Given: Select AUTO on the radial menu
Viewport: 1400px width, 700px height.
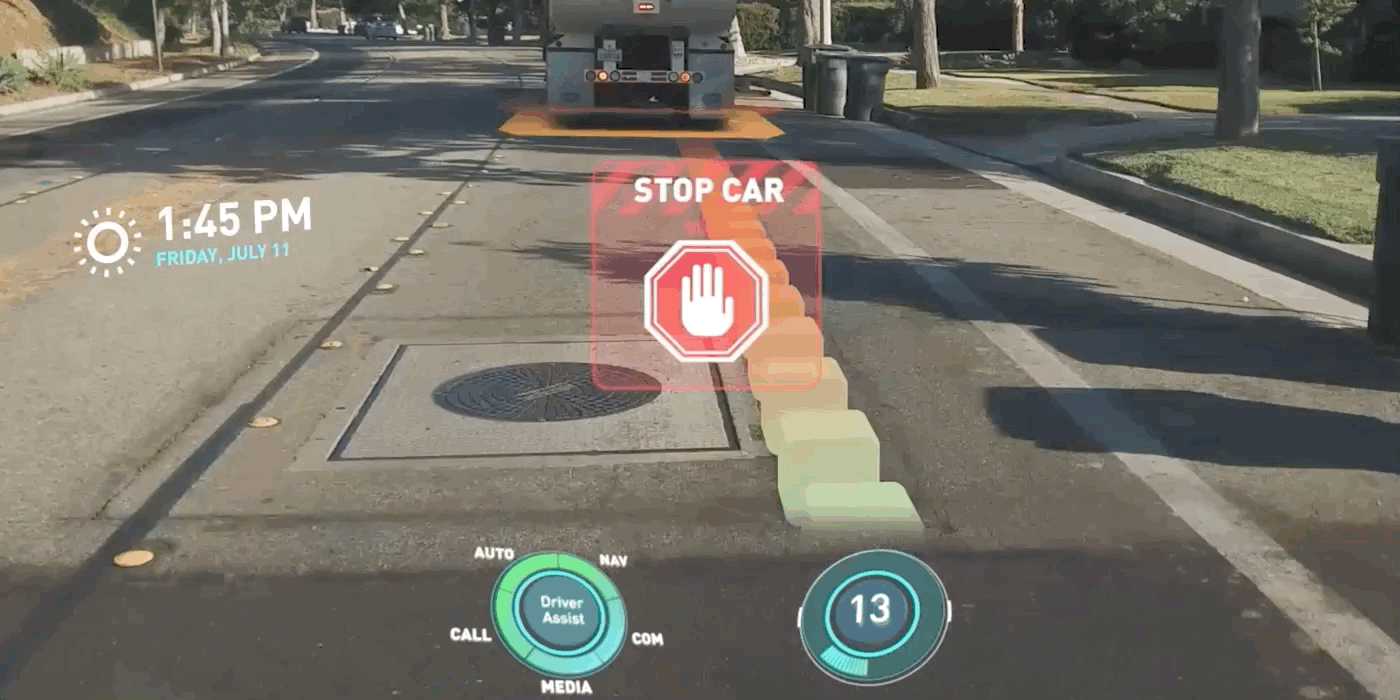Looking at the screenshot, I should click(494, 554).
